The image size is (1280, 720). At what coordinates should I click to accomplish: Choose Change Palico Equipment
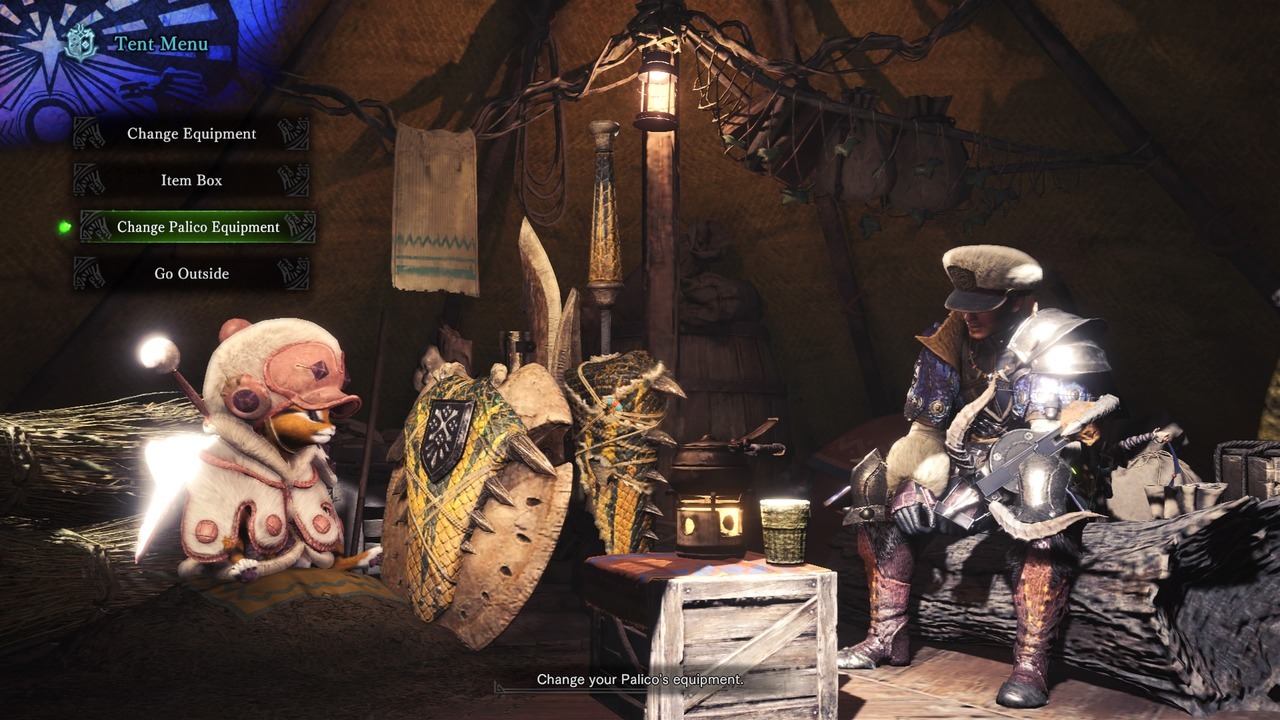click(198, 227)
